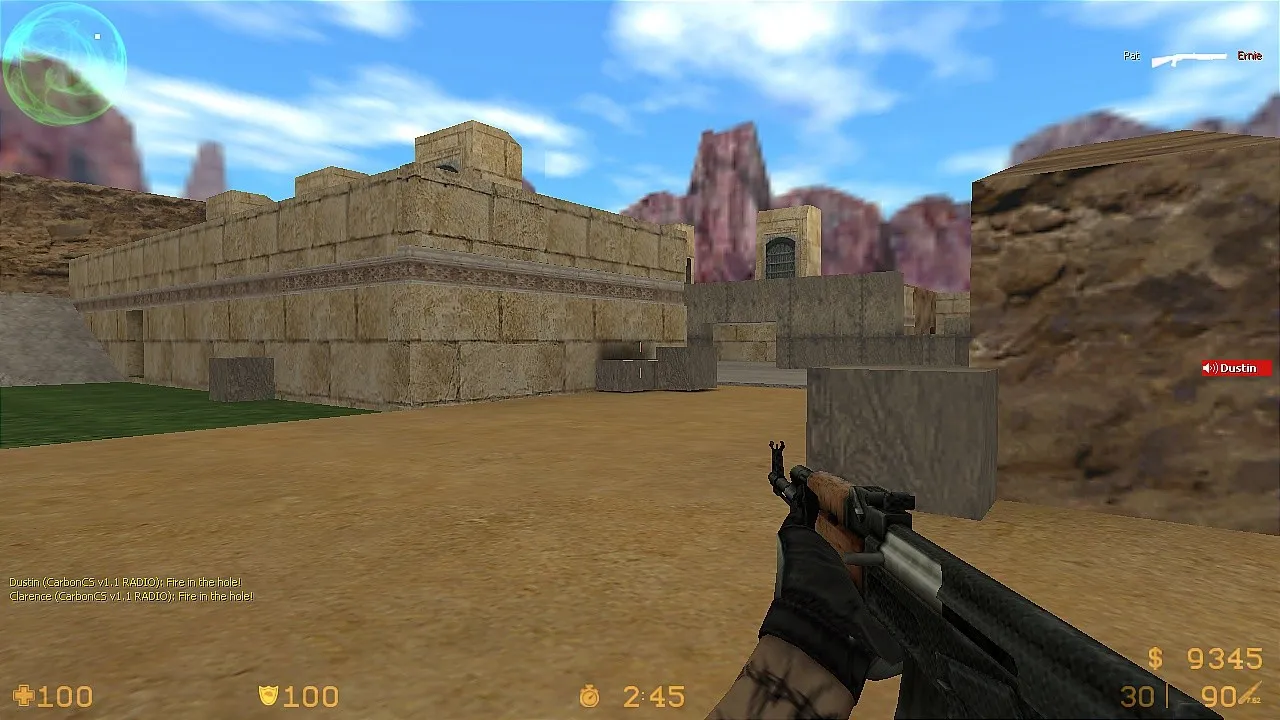The width and height of the screenshot is (1280, 720).
Task: Click the speaker icon next to Dustin
Action: tap(1208, 368)
